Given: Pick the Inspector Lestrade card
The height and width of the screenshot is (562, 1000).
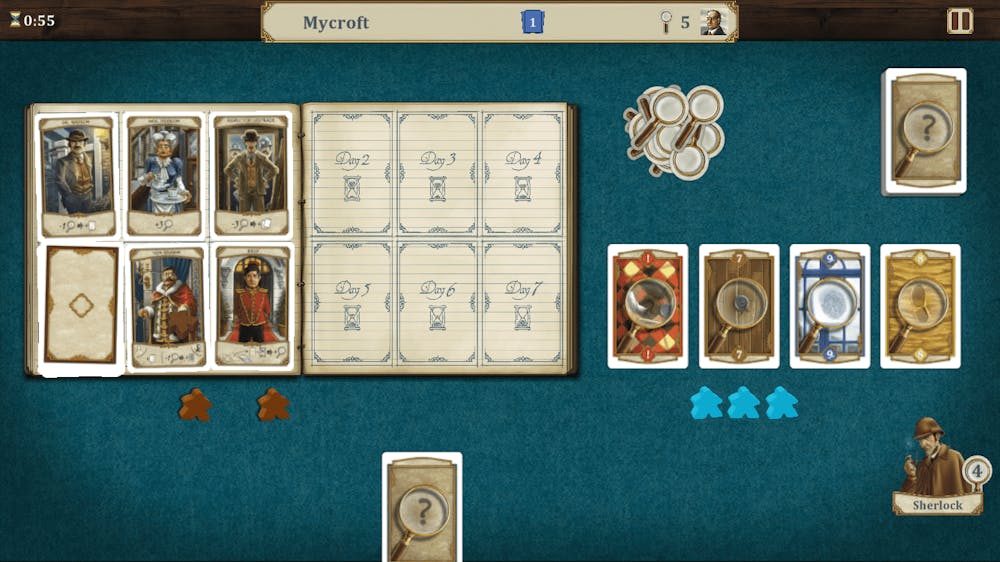Looking at the screenshot, I should coord(250,177).
